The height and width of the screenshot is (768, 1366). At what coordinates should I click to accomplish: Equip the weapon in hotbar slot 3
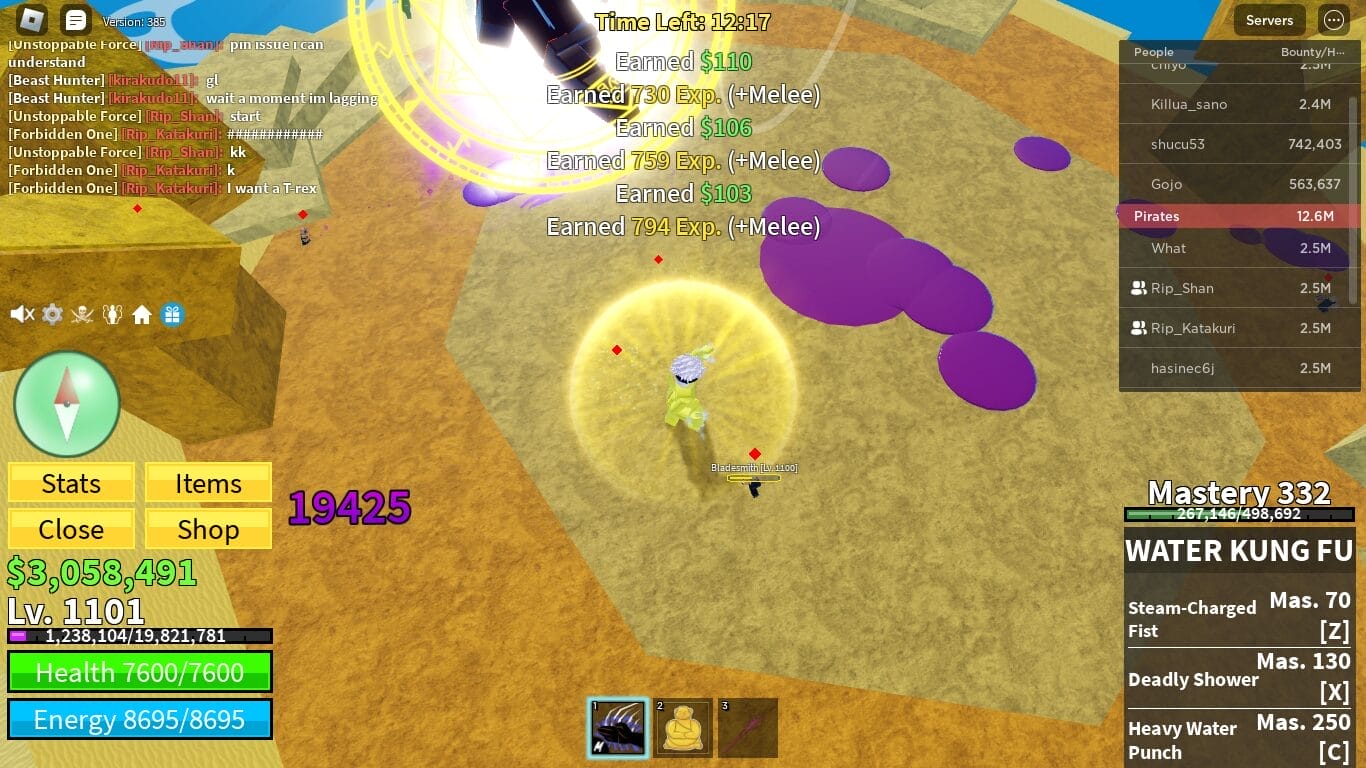(x=747, y=728)
